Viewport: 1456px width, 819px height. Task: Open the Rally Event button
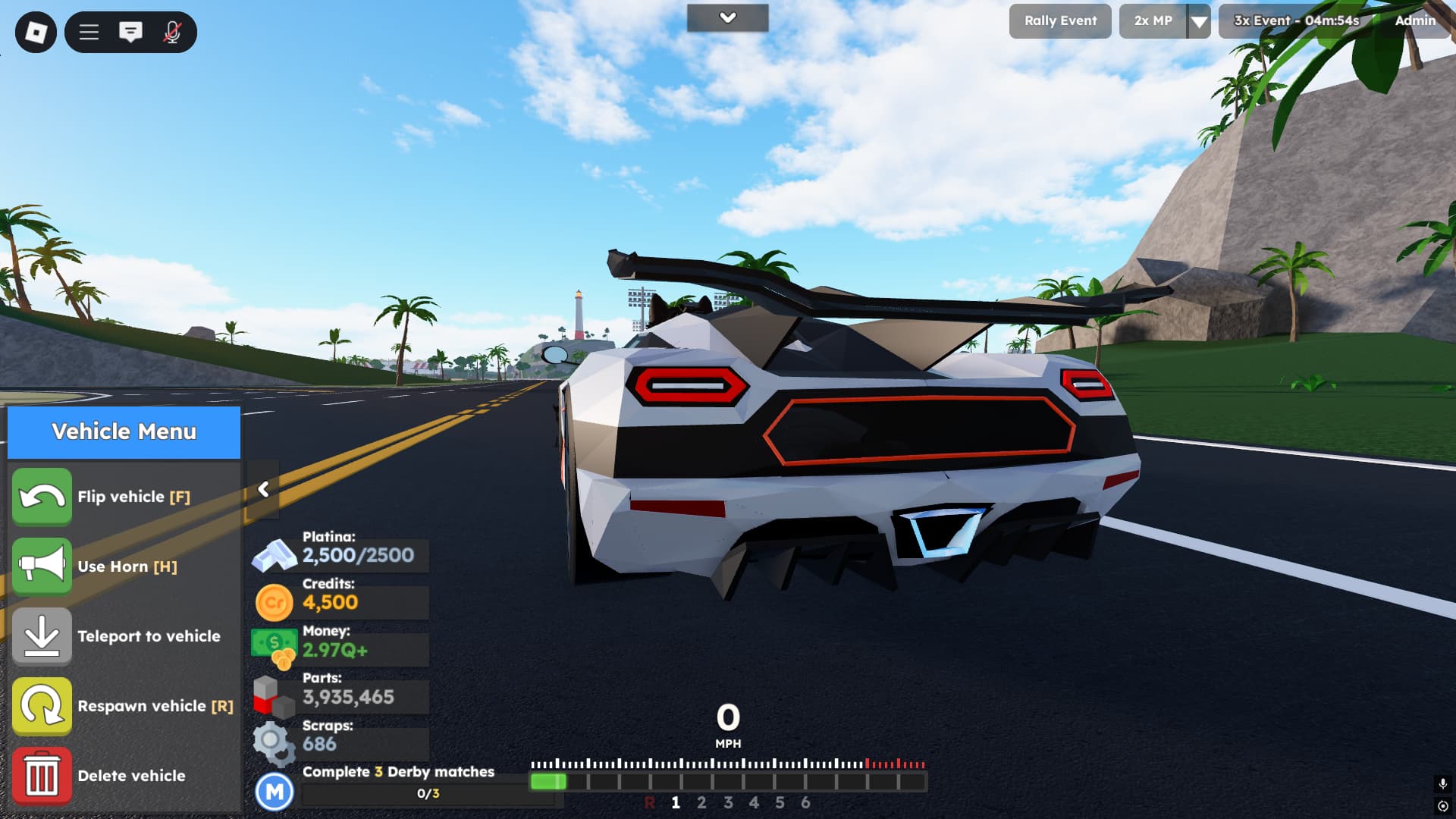tap(1059, 21)
